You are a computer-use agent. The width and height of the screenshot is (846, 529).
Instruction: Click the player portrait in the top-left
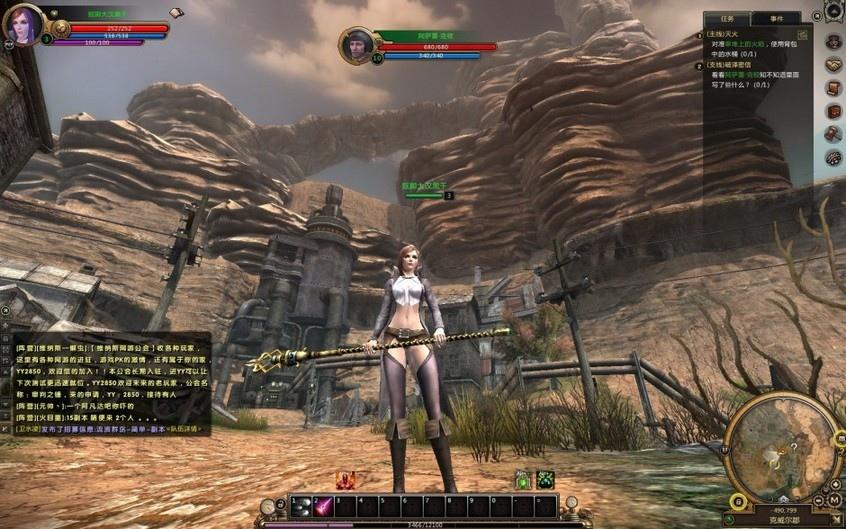tap(23, 24)
